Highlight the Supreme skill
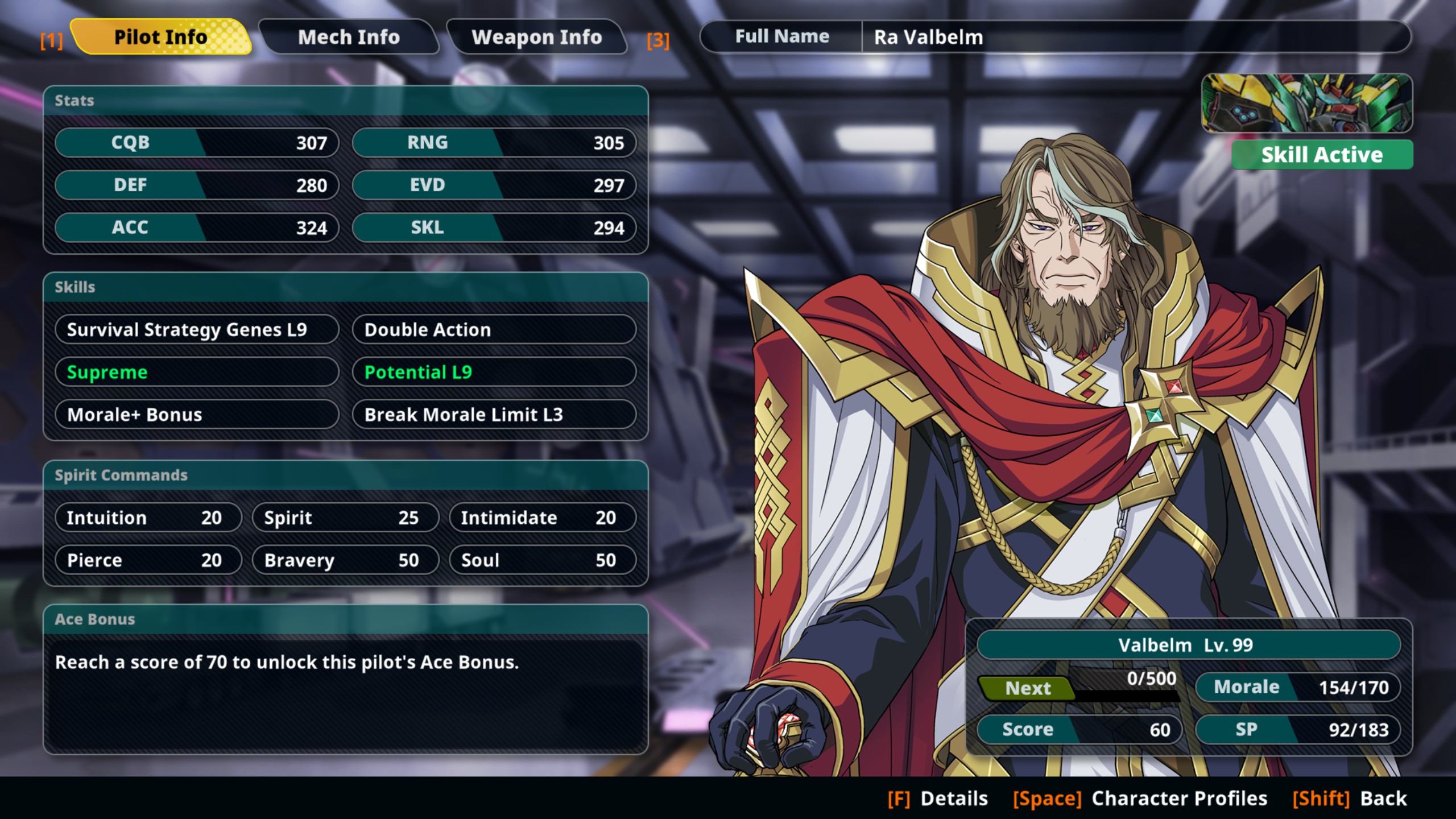This screenshot has width=1456, height=819. click(197, 372)
